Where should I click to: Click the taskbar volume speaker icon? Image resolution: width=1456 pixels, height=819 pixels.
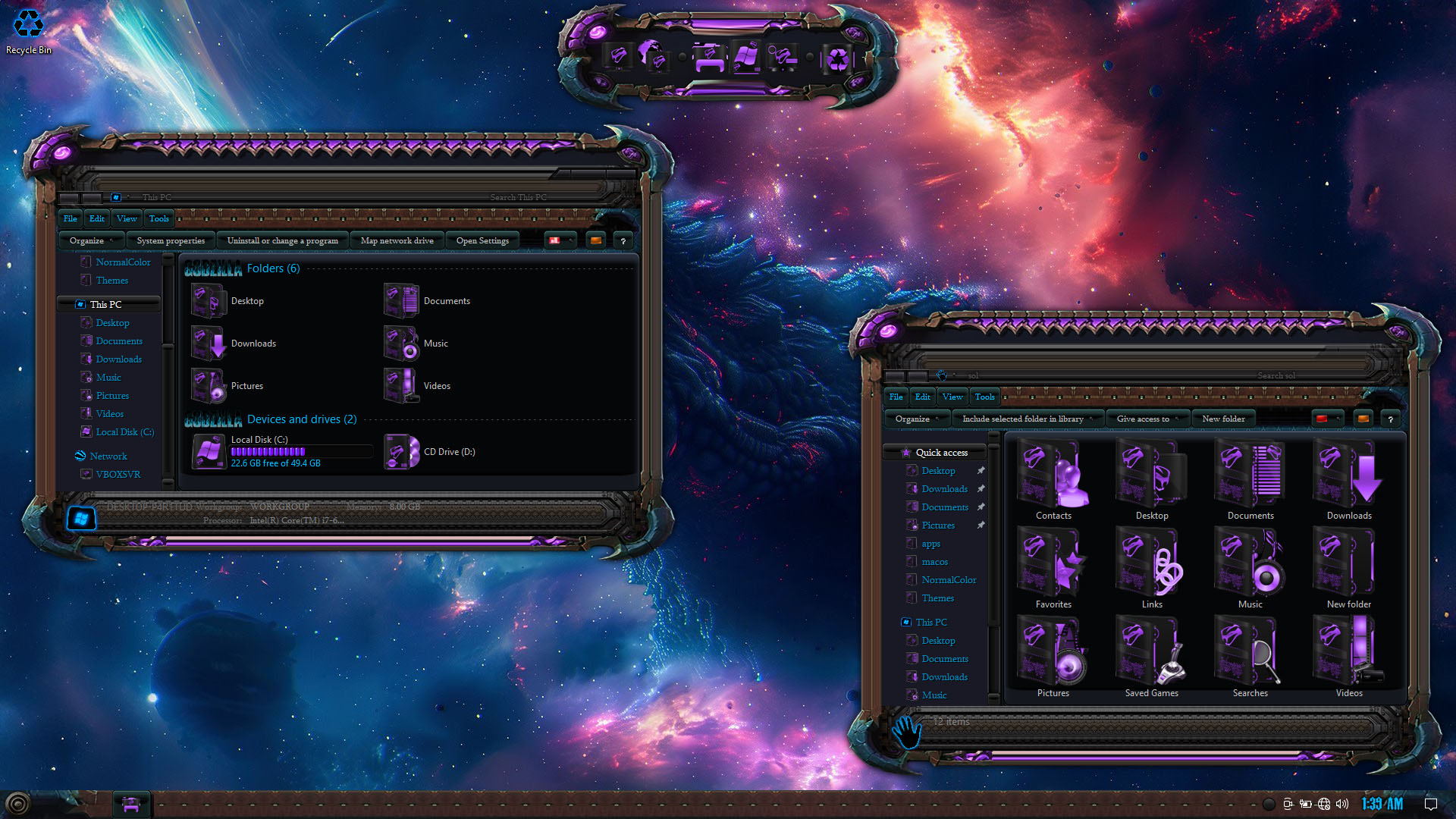[1342, 804]
